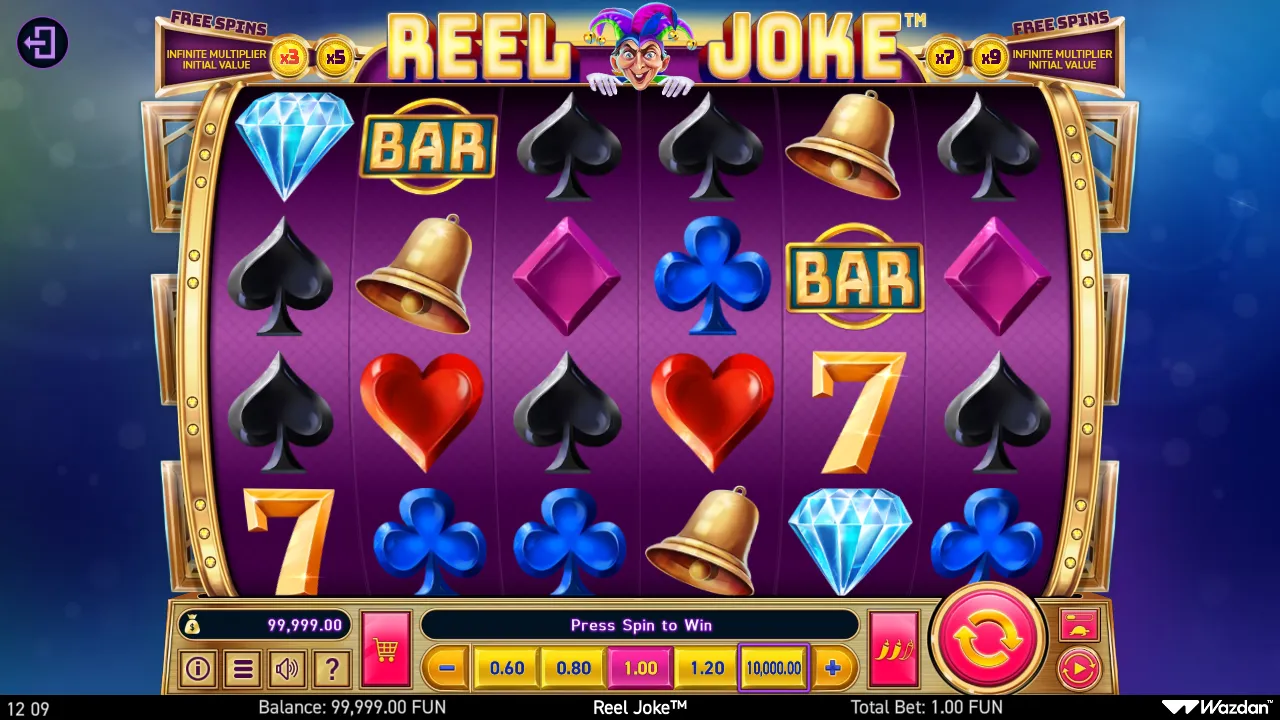Select the x3 multiplier coin
Image resolution: width=1280 pixels, height=720 pixels.
[291, 57]
